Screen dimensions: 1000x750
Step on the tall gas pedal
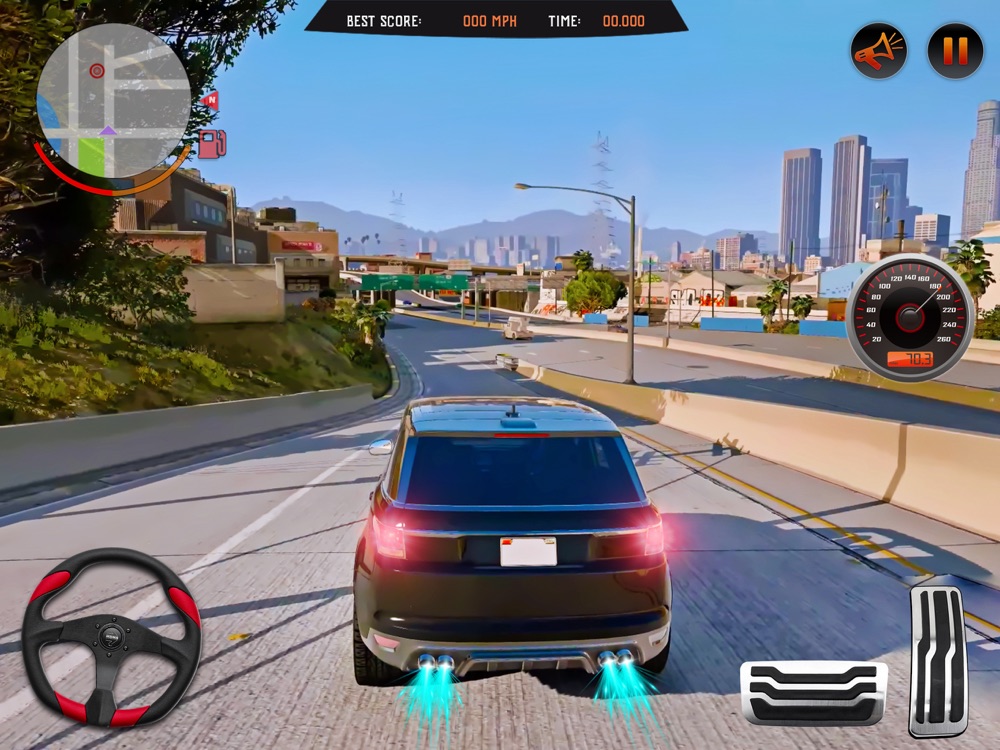pos(936,660)
